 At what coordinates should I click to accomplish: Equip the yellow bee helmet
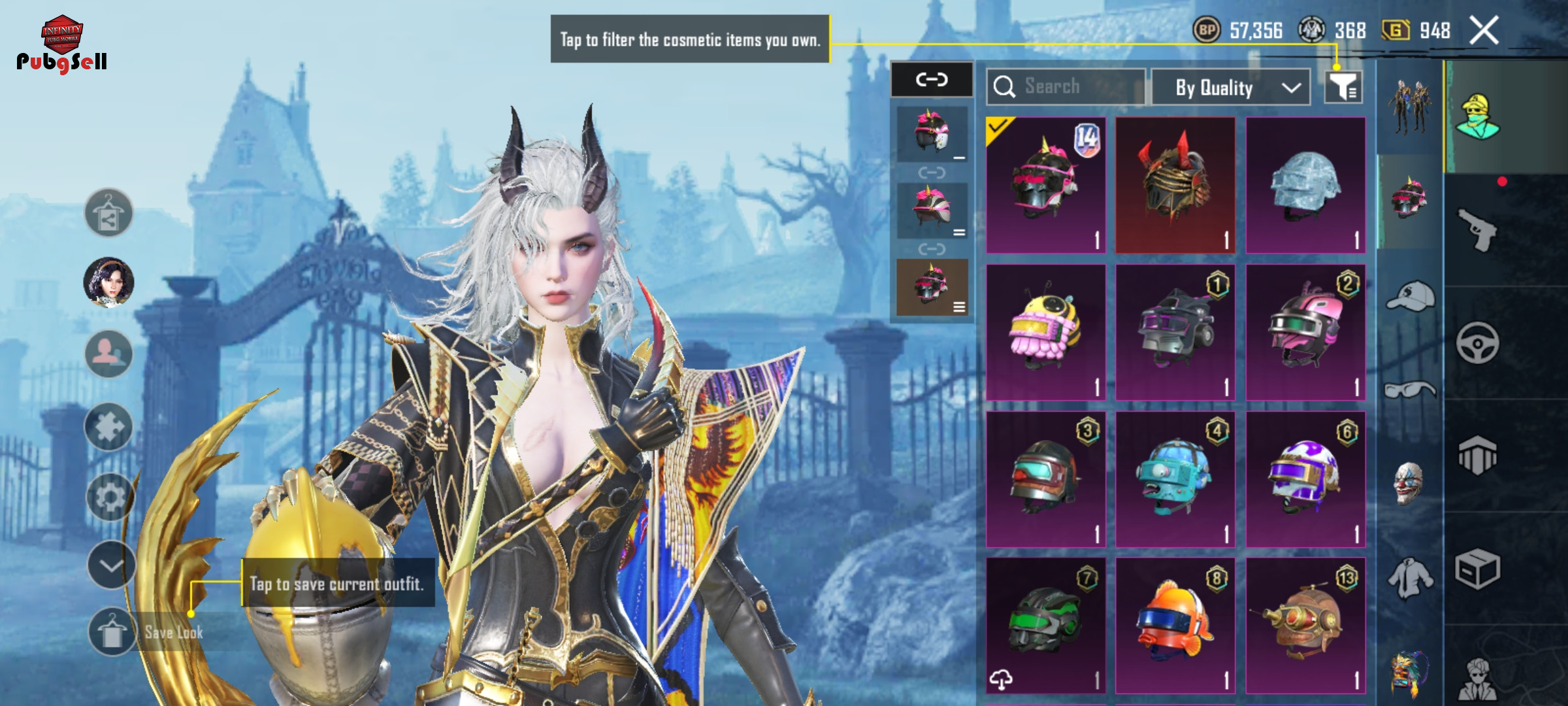point(1045,332)
